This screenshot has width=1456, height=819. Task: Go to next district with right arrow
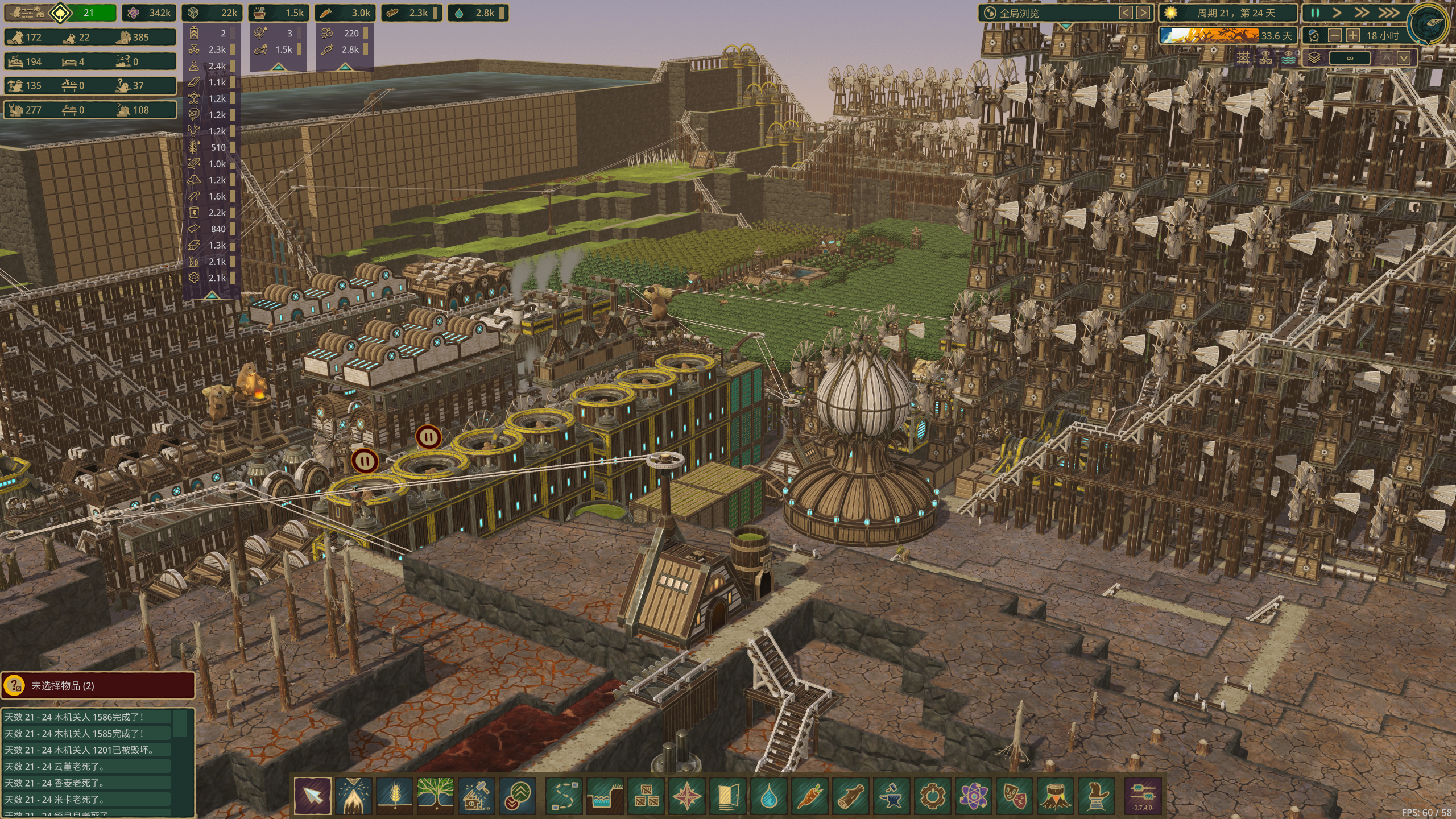[x=1142, y=13]
